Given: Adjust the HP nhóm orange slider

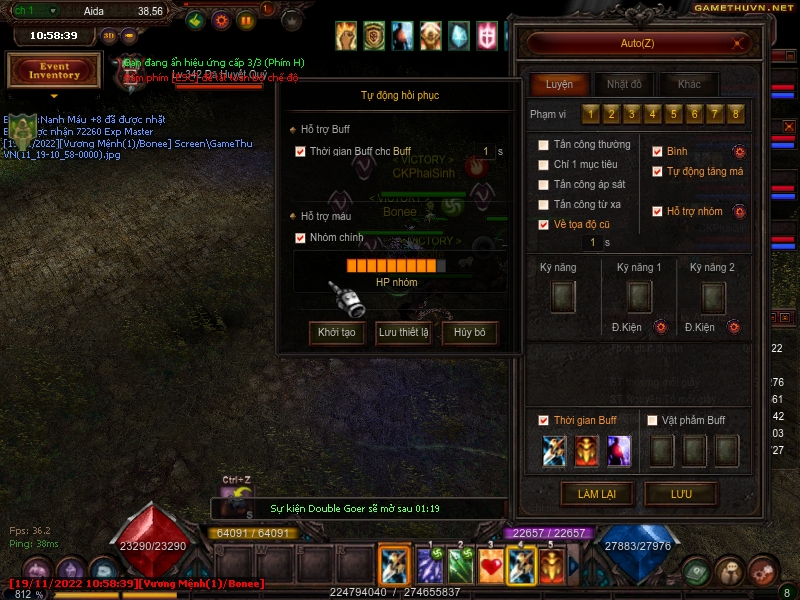Looking at the screenshot, I should point(396,266).
